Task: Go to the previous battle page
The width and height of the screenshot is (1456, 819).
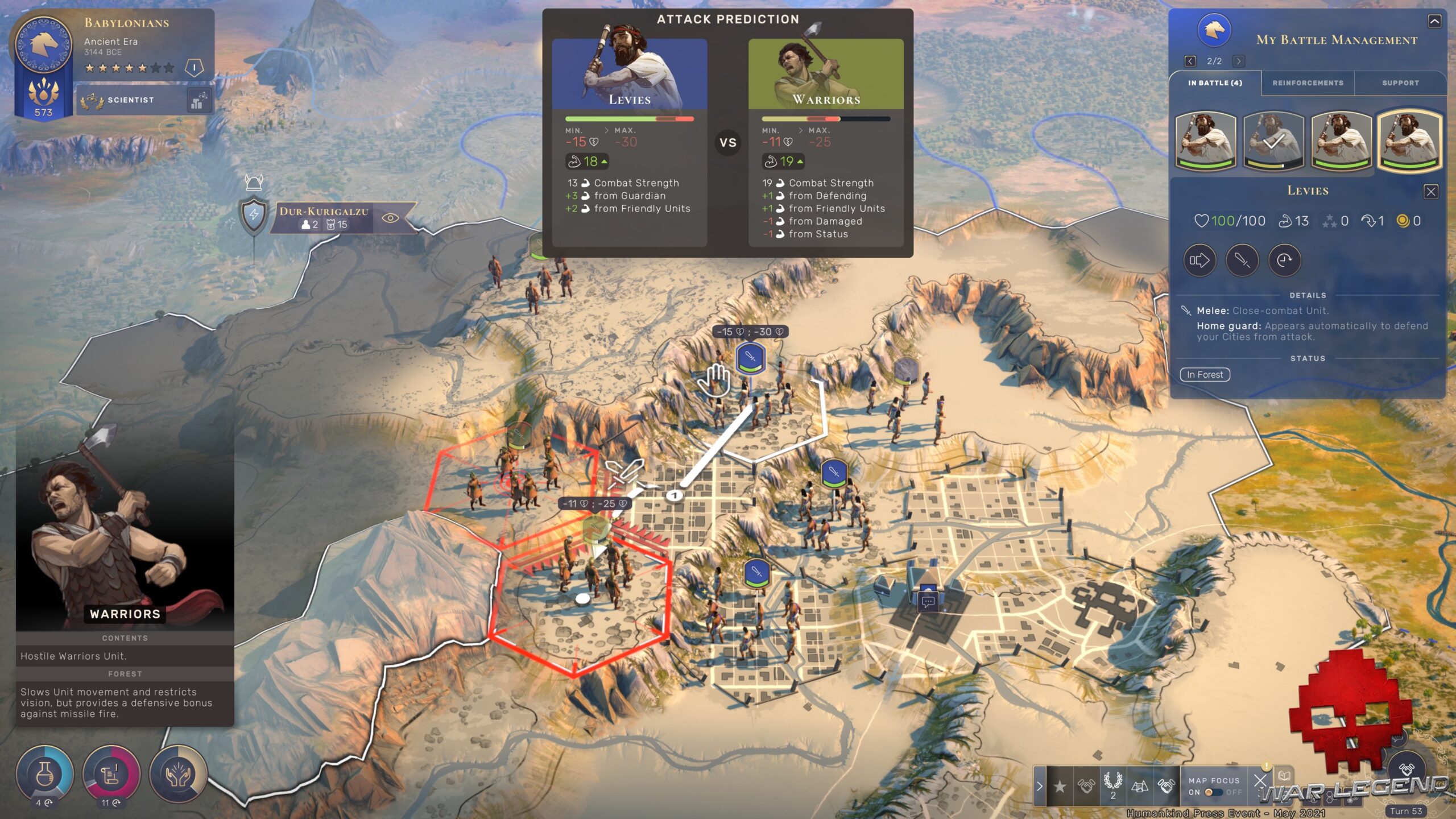Action: pos(1190,61)
